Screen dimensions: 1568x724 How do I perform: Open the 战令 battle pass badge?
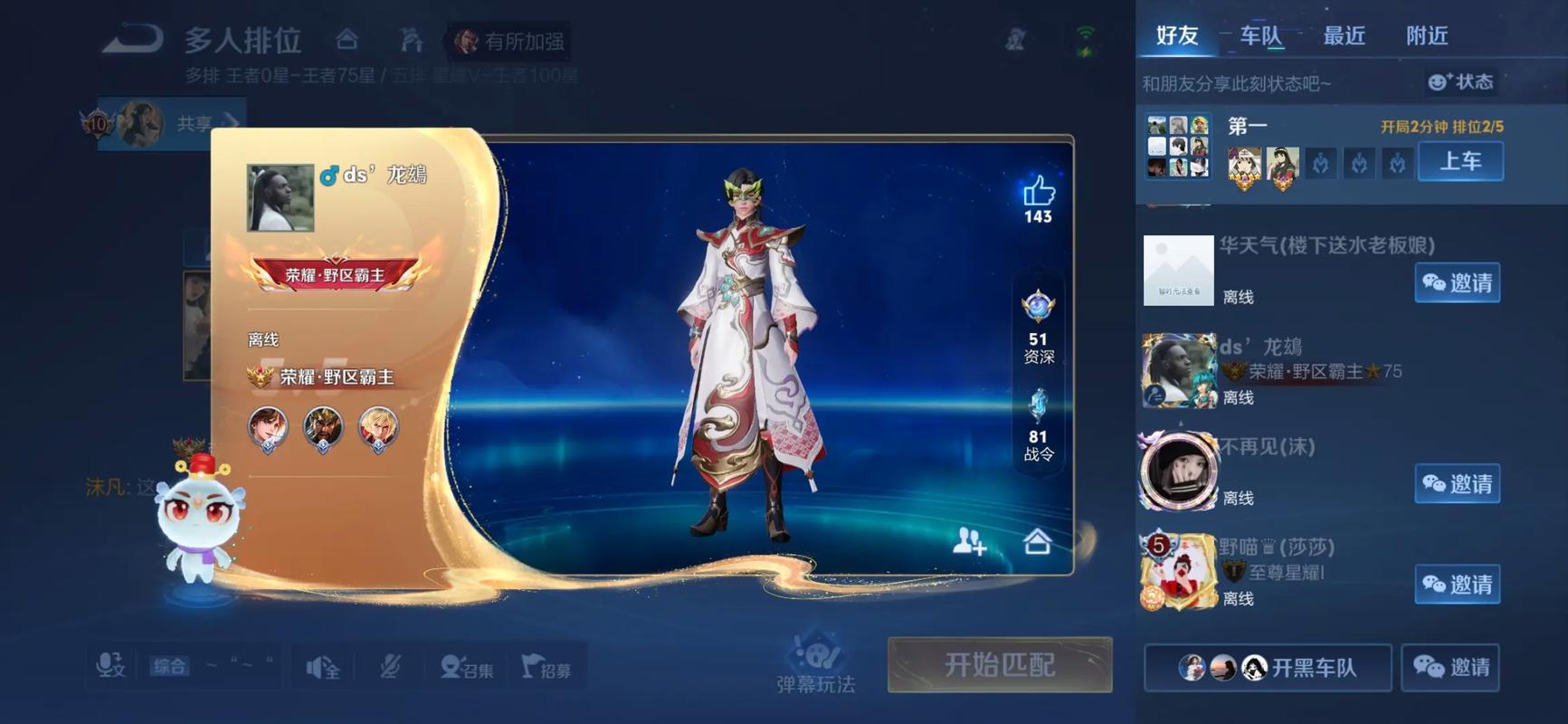[1037, 409]
